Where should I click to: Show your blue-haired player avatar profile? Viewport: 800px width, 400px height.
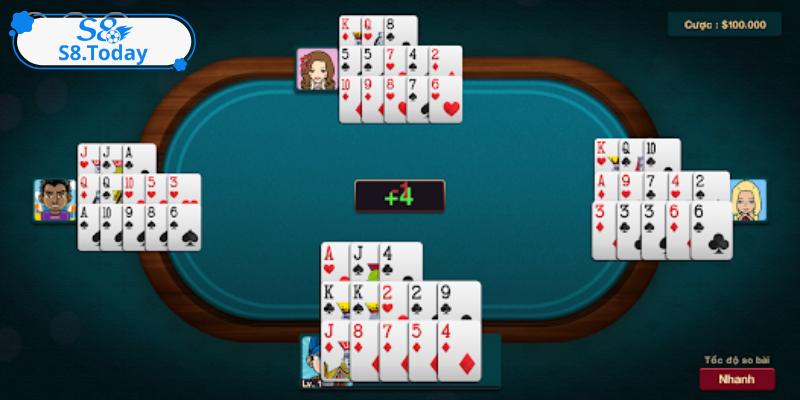[315, 360]
